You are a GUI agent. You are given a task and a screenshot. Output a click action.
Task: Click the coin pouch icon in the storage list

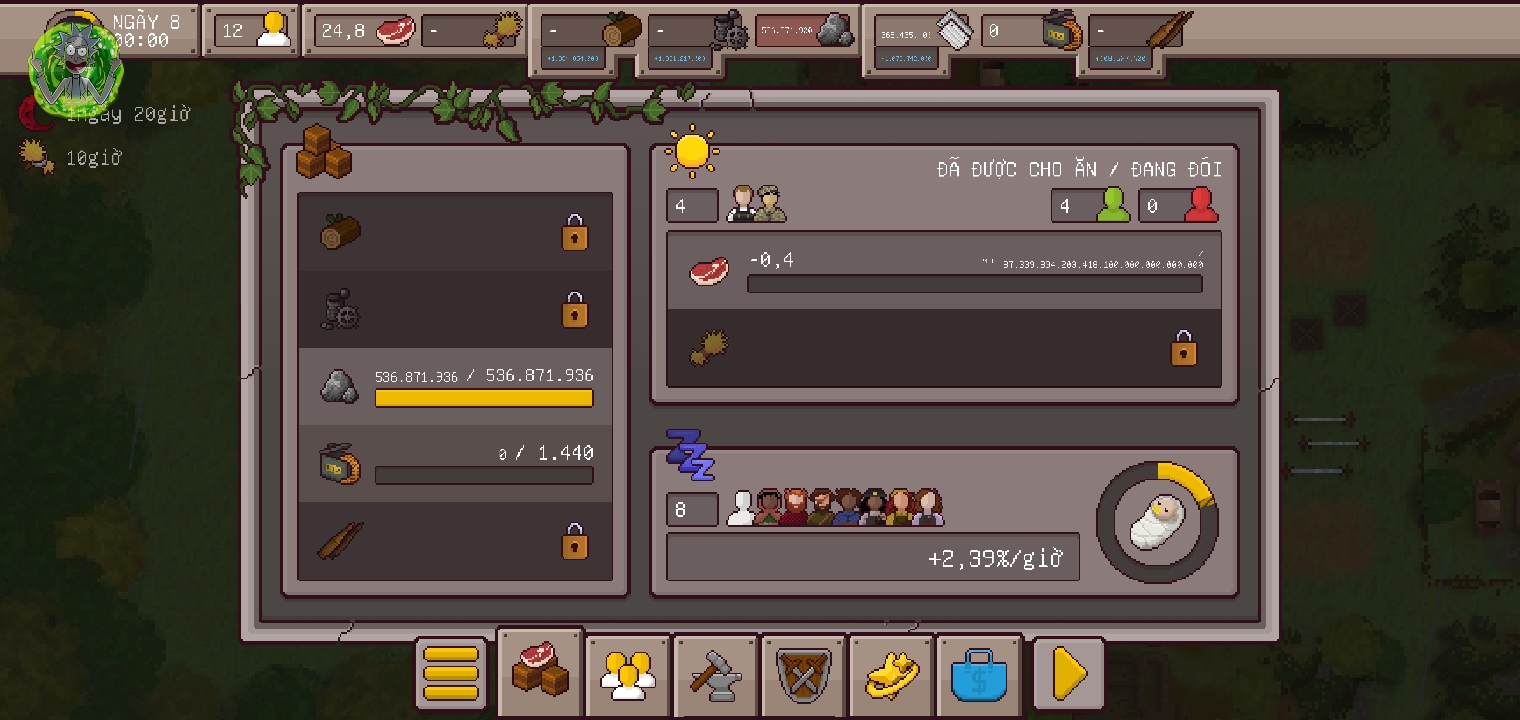[x=338, y=463]
